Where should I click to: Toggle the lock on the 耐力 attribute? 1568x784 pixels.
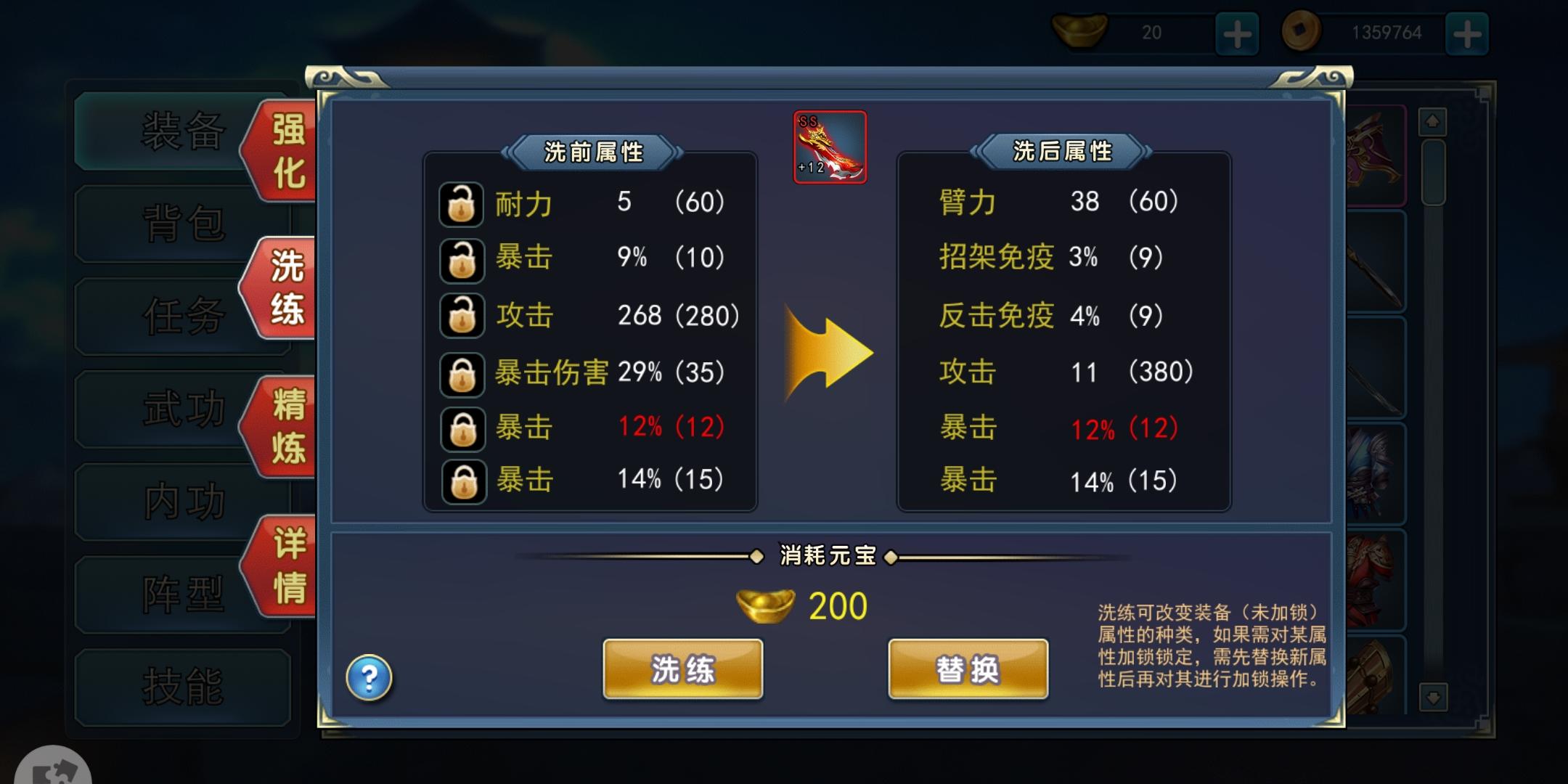[462, 204]
